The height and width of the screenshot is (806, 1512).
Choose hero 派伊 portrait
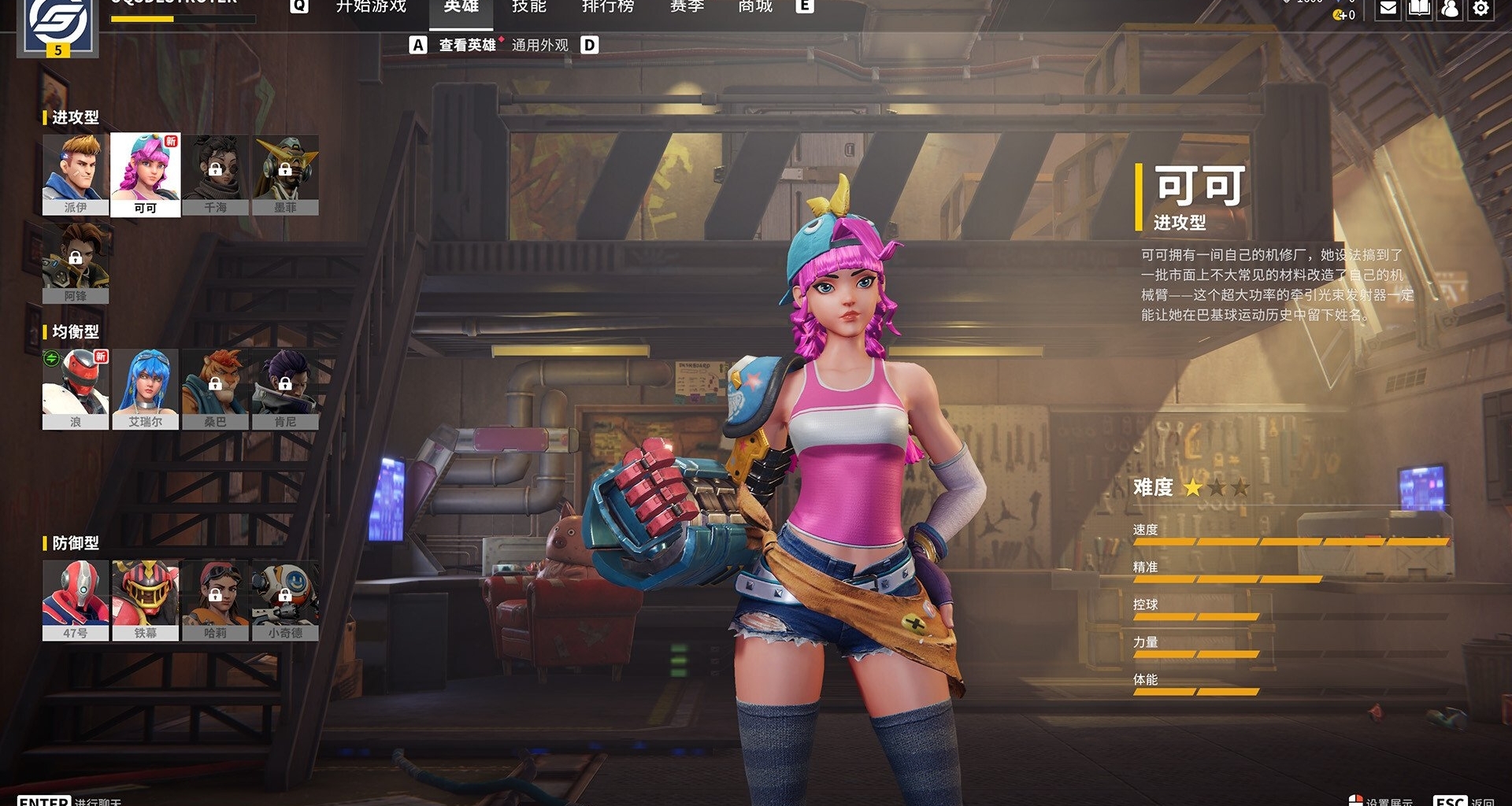[x=76, y=173]
